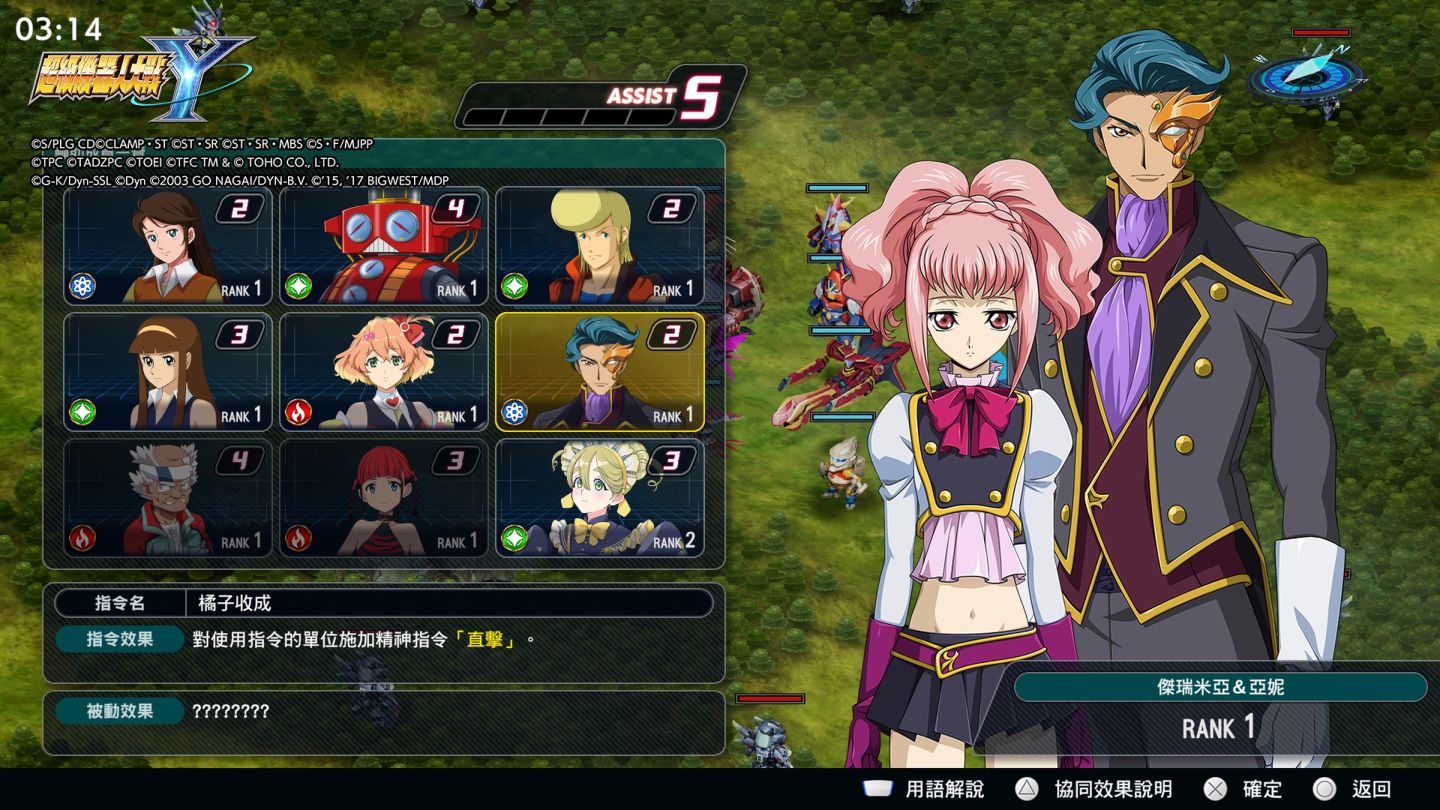
Task: Select the blond pompadour man card
Action: (x=600, y=246)
